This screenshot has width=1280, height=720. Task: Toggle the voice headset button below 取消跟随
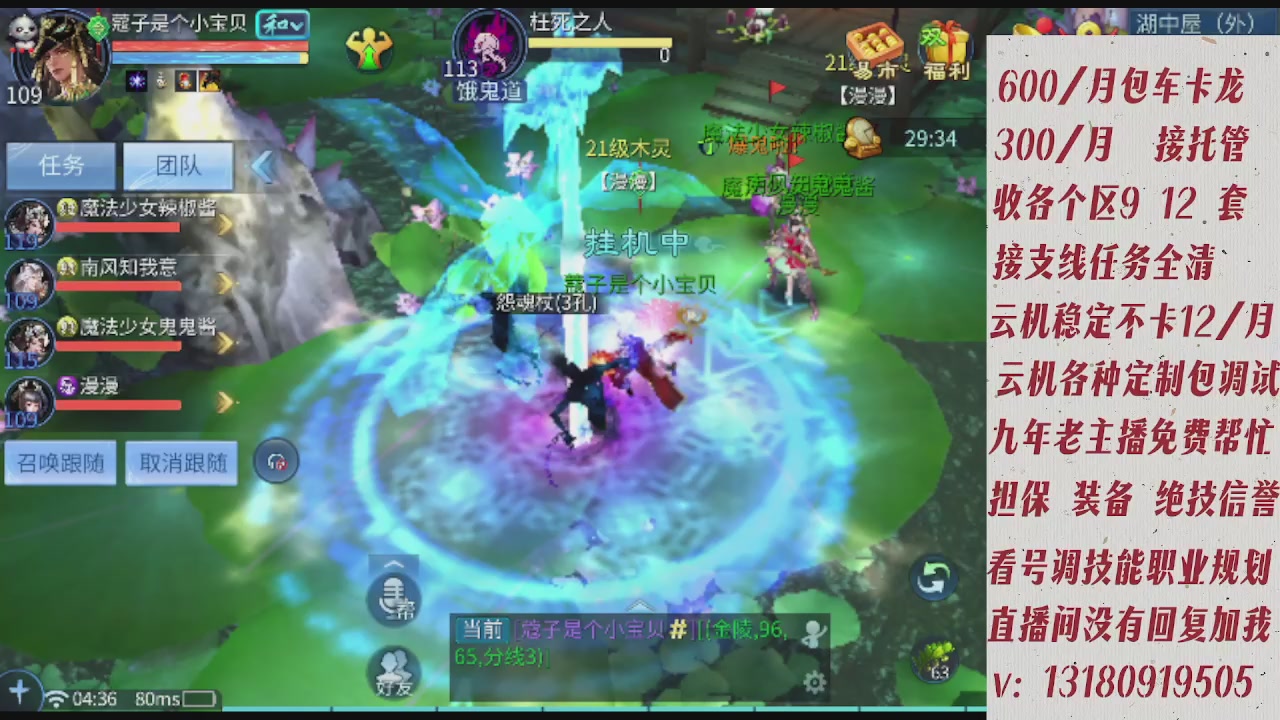click(x=276, y=461)
